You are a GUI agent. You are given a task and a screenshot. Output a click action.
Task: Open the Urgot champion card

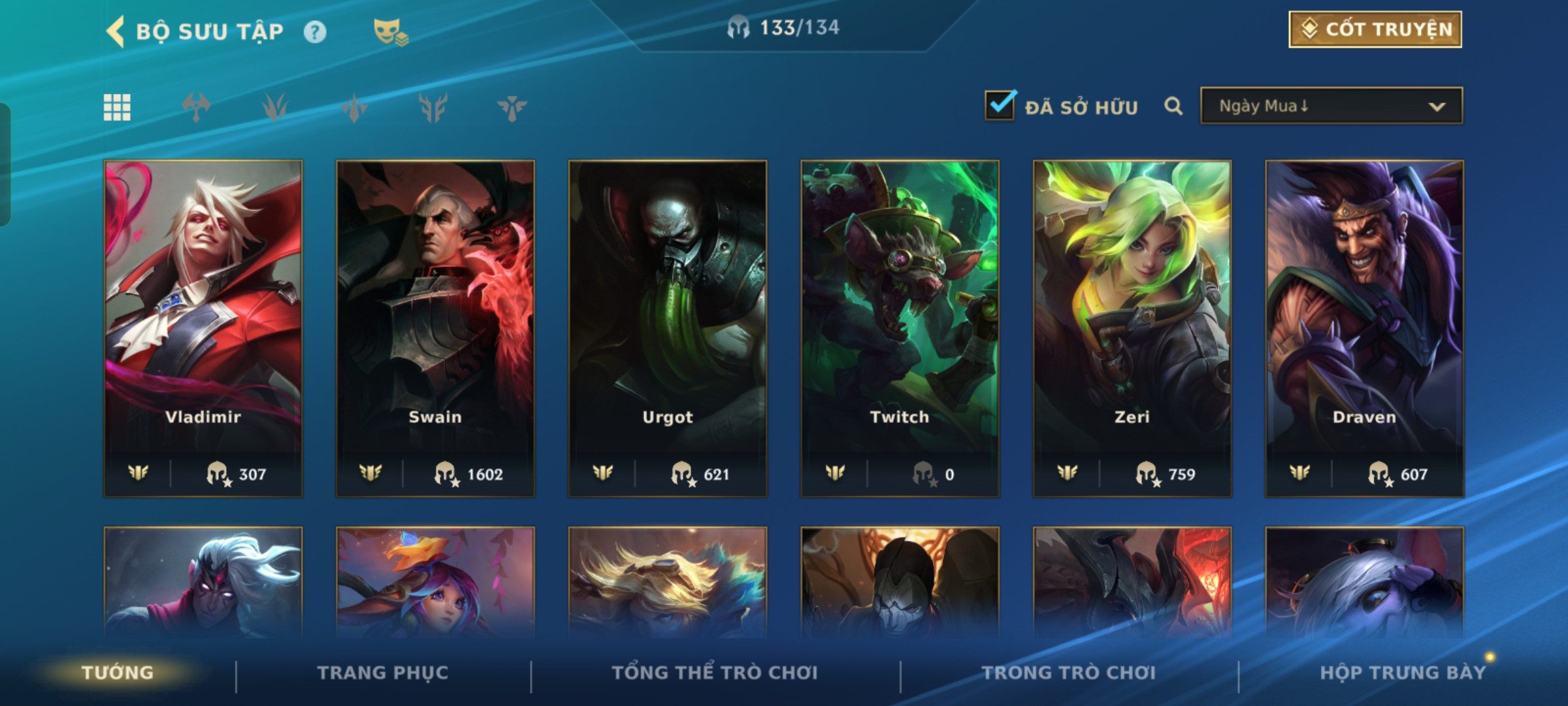[x=667, y=327]
